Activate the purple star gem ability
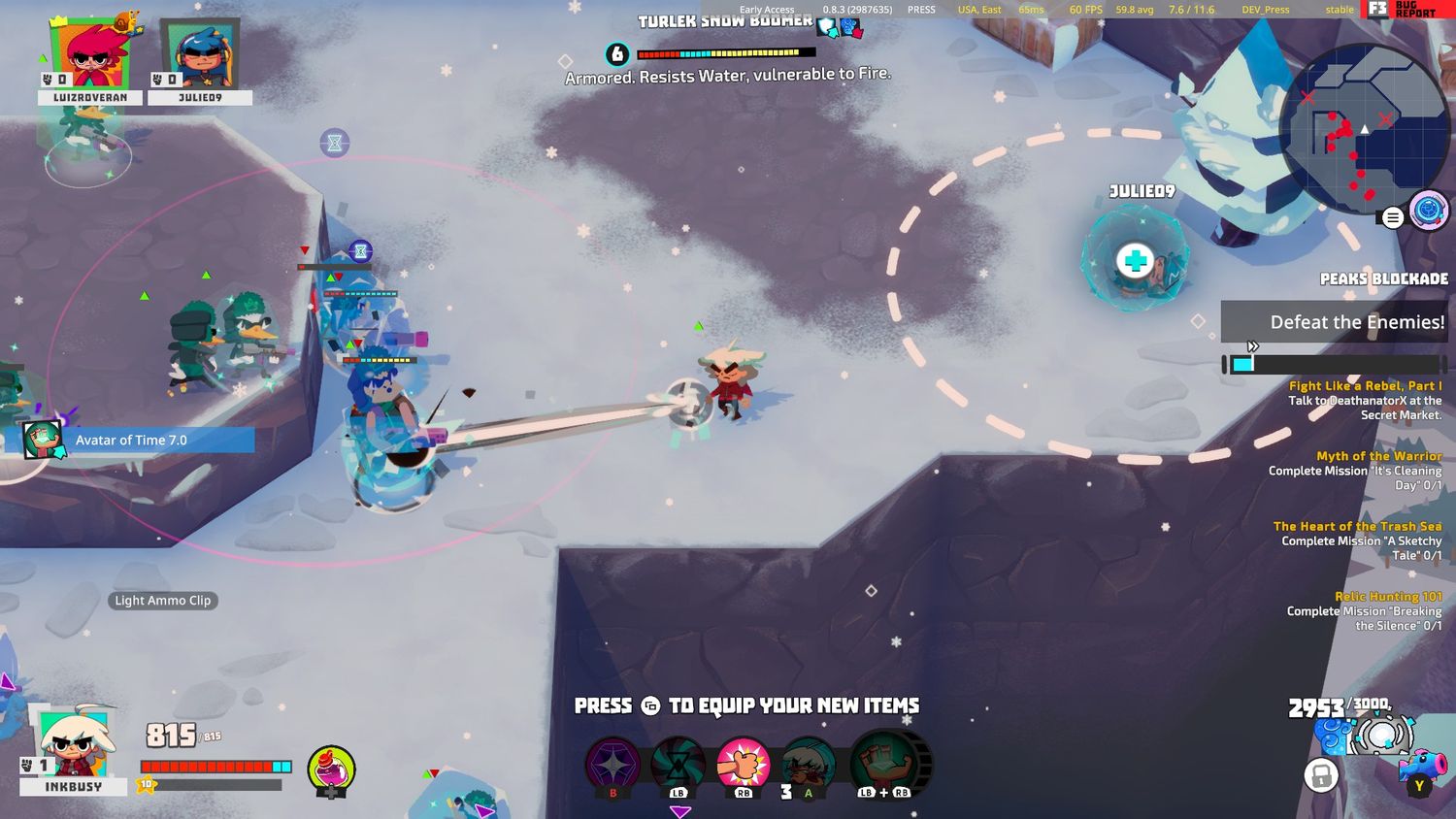Image resolution: width=1456 pixels, height=819 pixels. pos(613,766)
